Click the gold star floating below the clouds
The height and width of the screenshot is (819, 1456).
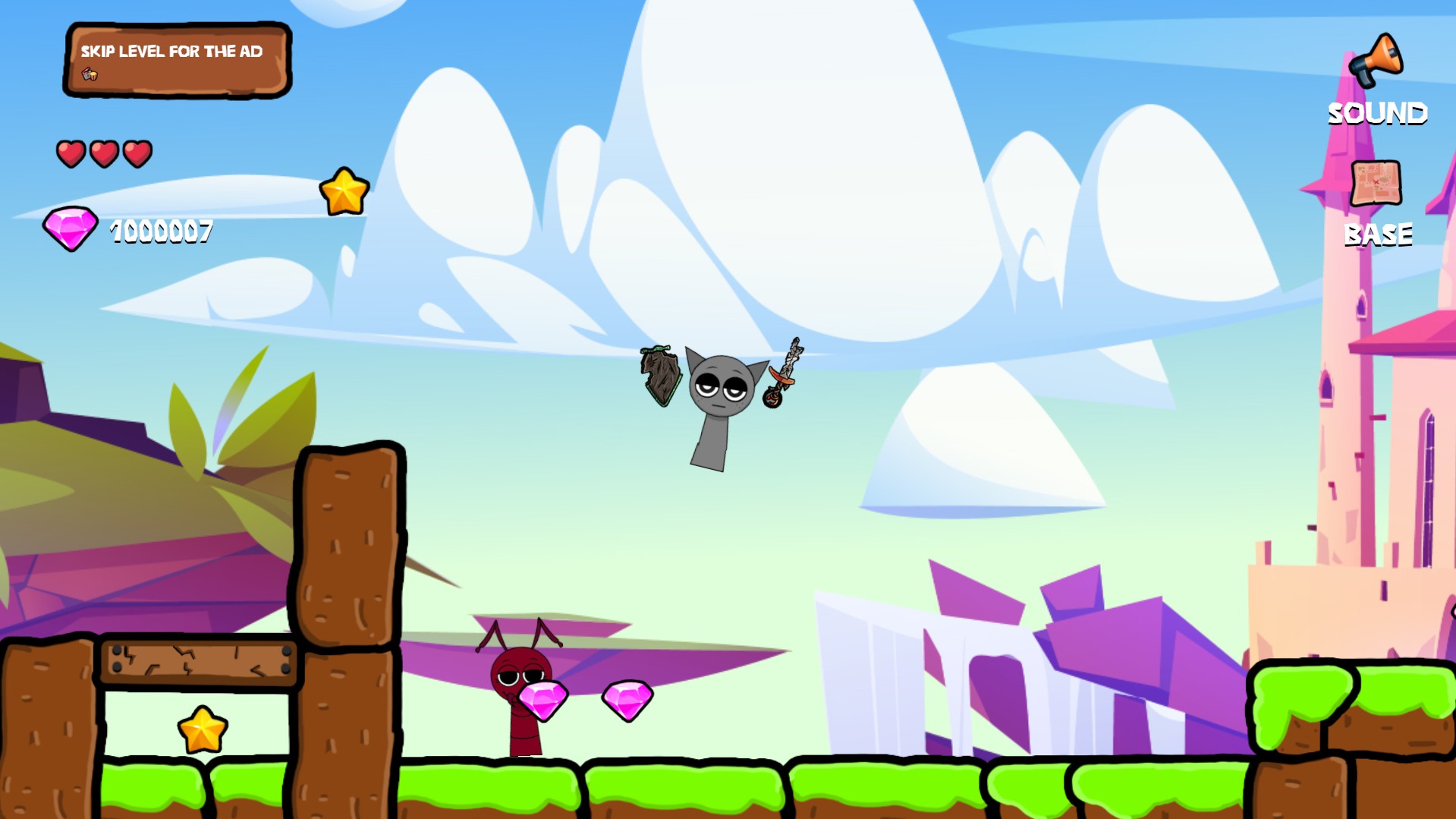point(345,191)
